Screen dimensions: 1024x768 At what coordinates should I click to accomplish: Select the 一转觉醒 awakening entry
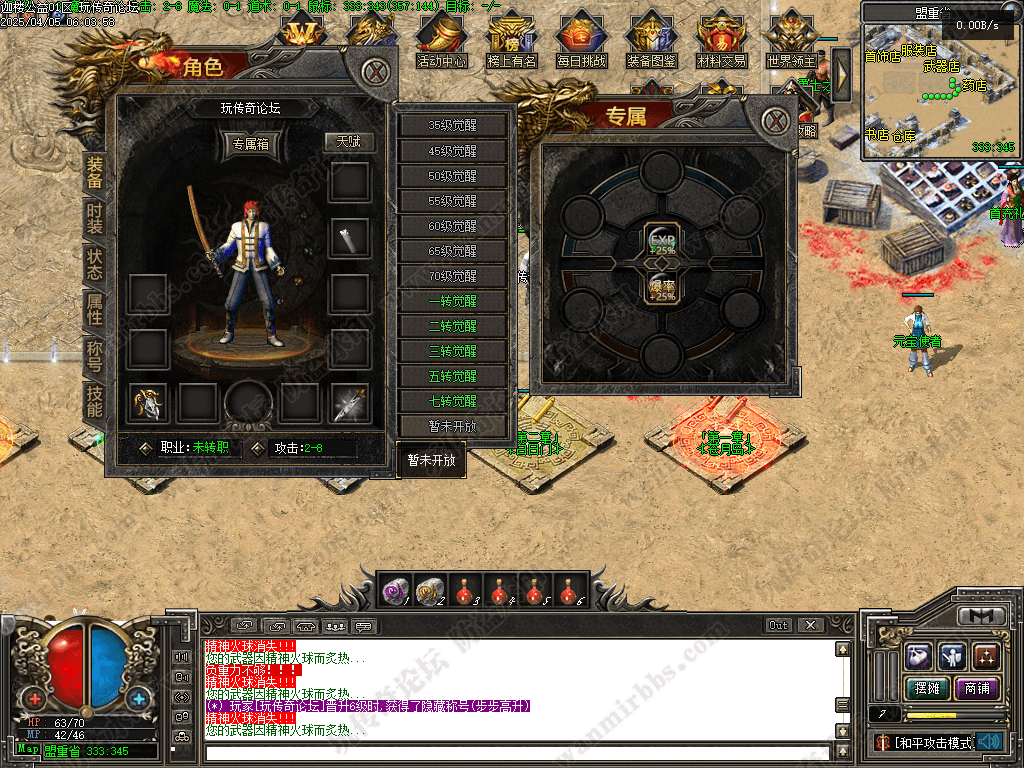pos(453,301)
